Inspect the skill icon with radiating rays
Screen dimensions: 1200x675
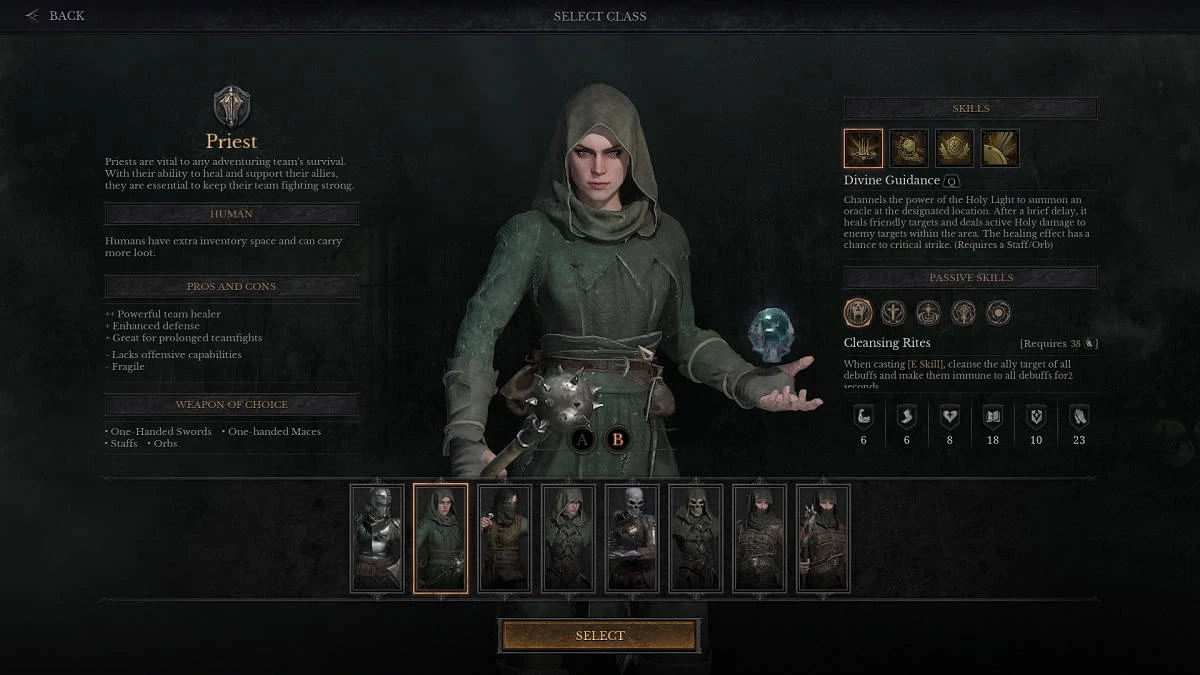(999, 148)
